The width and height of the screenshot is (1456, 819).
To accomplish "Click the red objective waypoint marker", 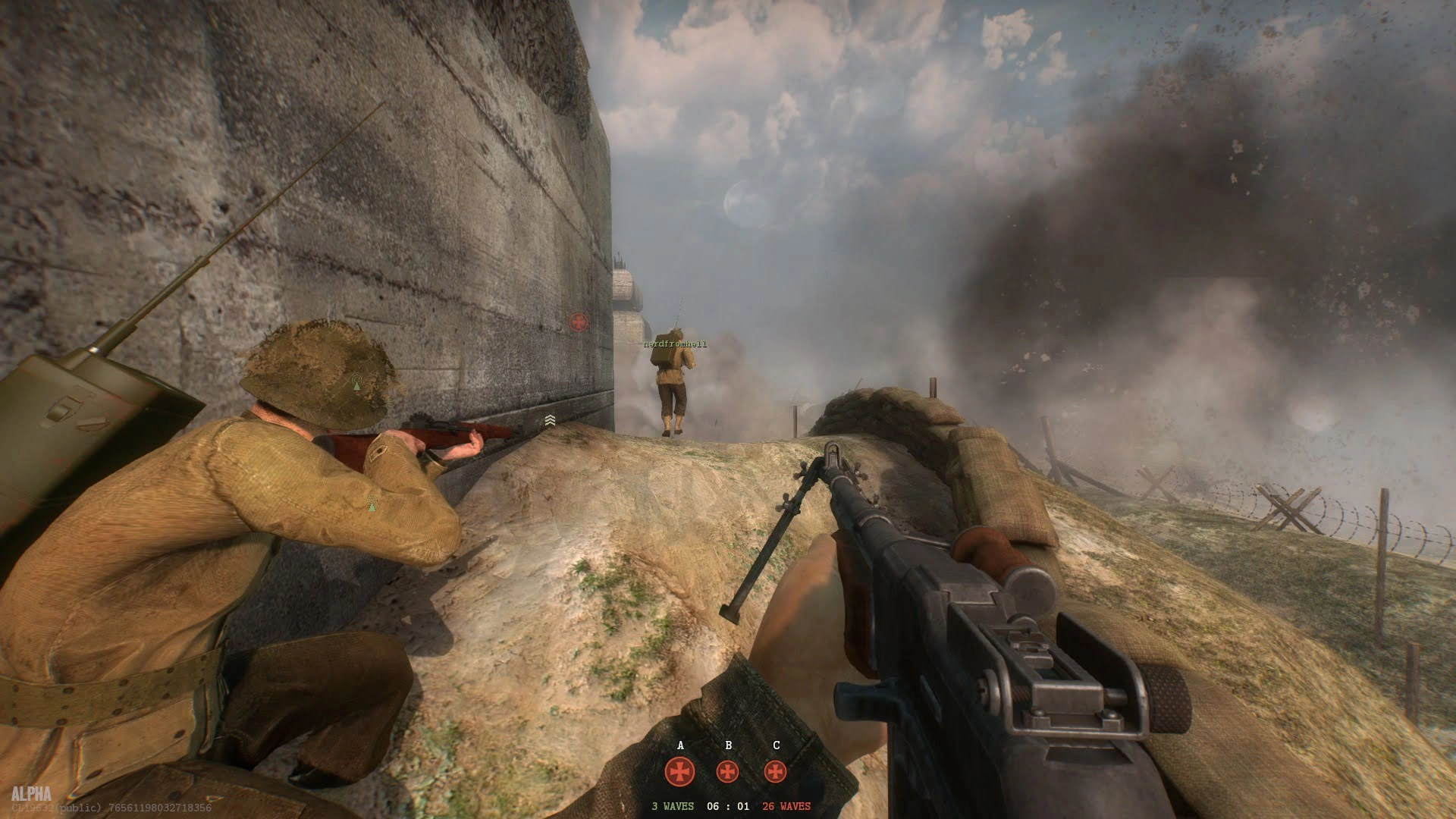I will click(x=579, y=322).
